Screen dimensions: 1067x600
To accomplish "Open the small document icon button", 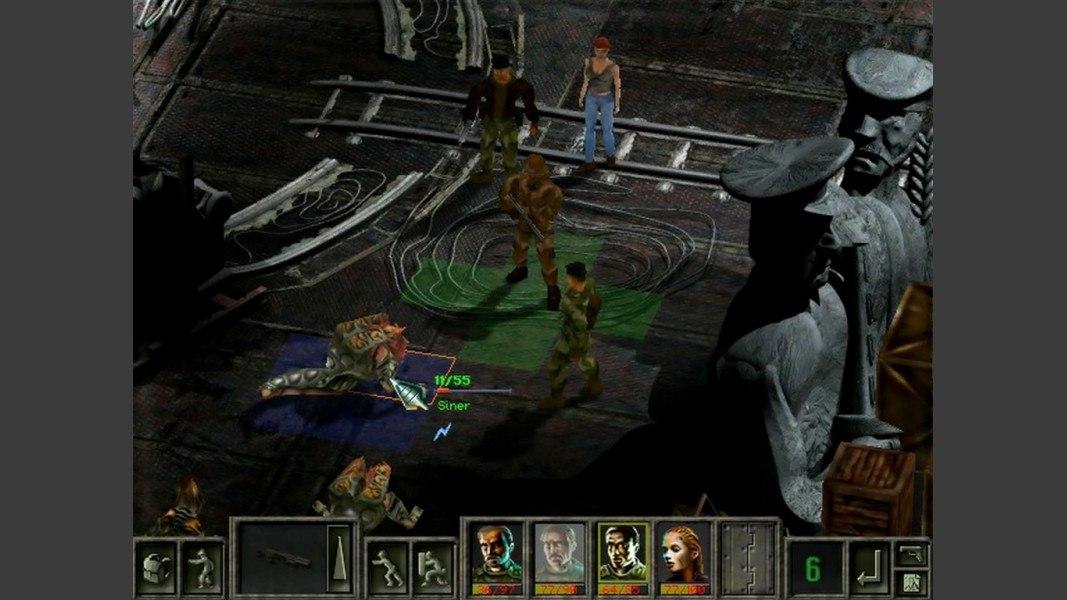I will click(911, 580).
